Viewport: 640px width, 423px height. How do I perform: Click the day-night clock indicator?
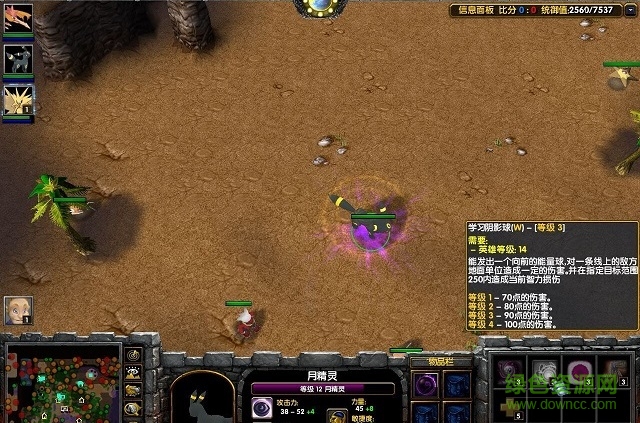320,6
